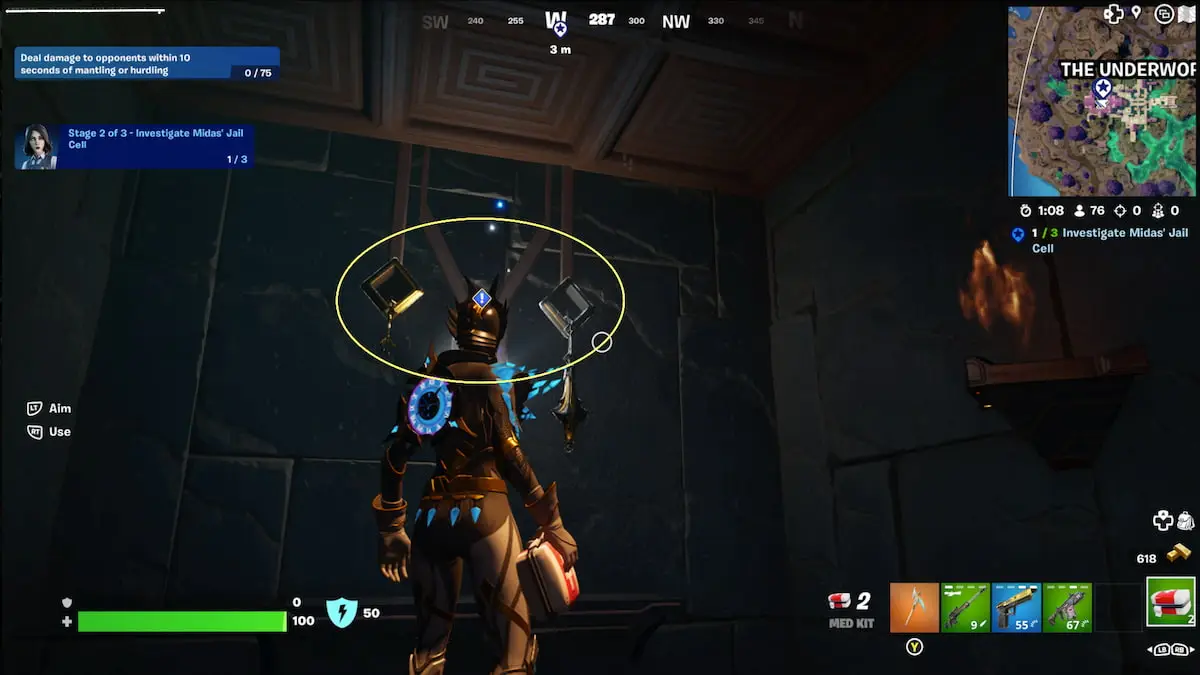
Task: Open the minimap
Action: click(x=1101, y=101)
